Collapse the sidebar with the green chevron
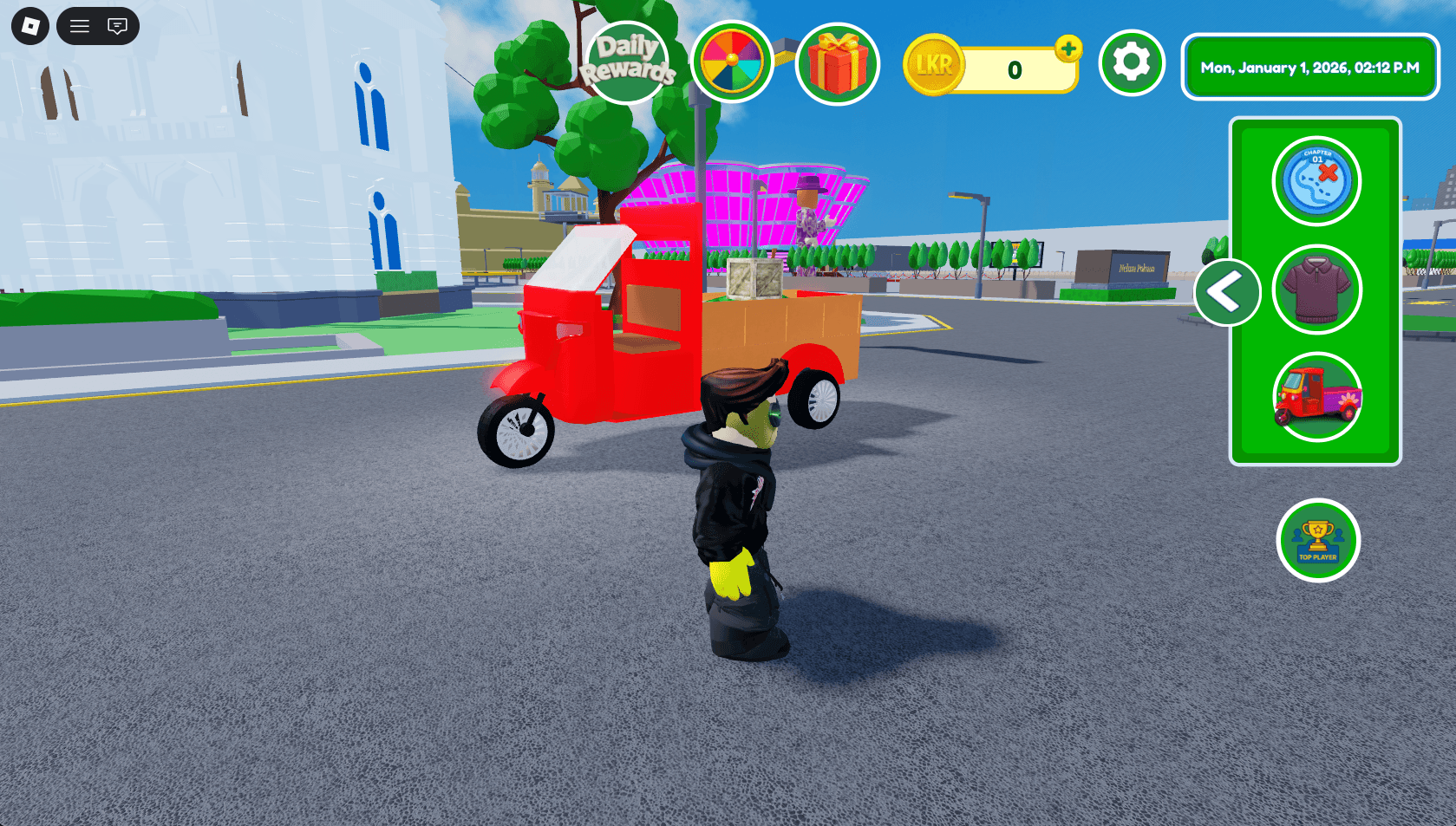 click(1228, 293)
